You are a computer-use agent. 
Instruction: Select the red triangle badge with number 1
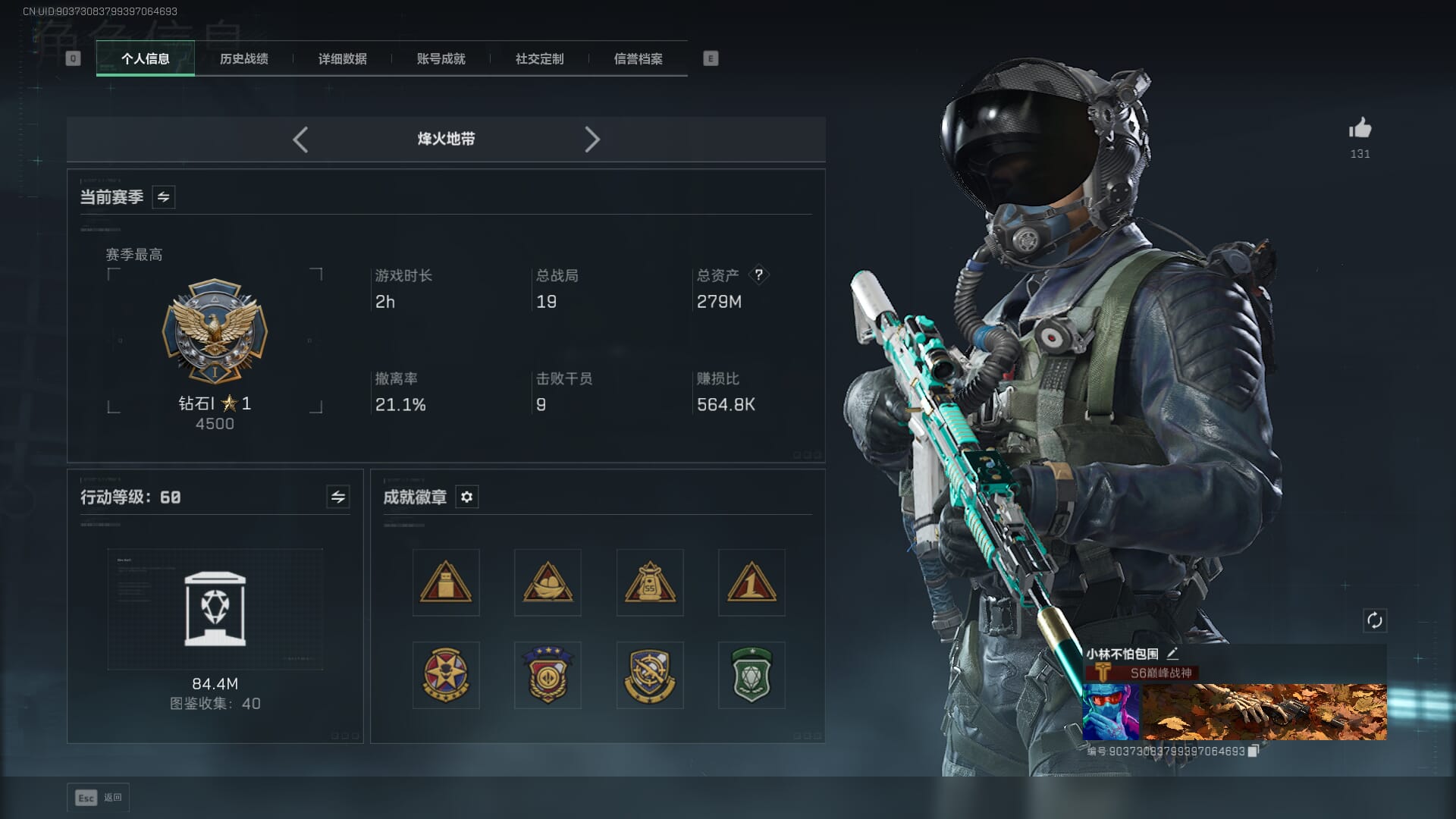[752, 582]
